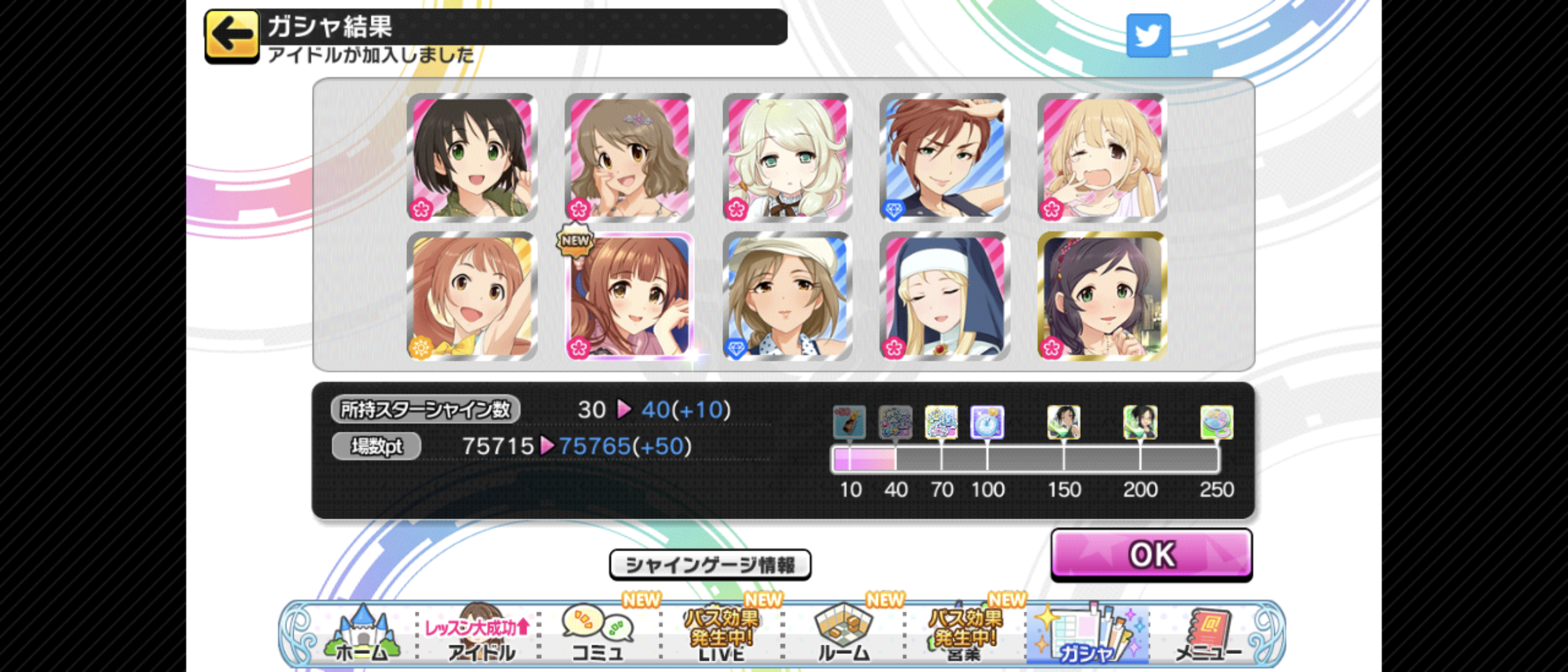Select the brown-haired male-looking blue card
This screenshot has height=672, width=1568.
(x=945, y=157)
